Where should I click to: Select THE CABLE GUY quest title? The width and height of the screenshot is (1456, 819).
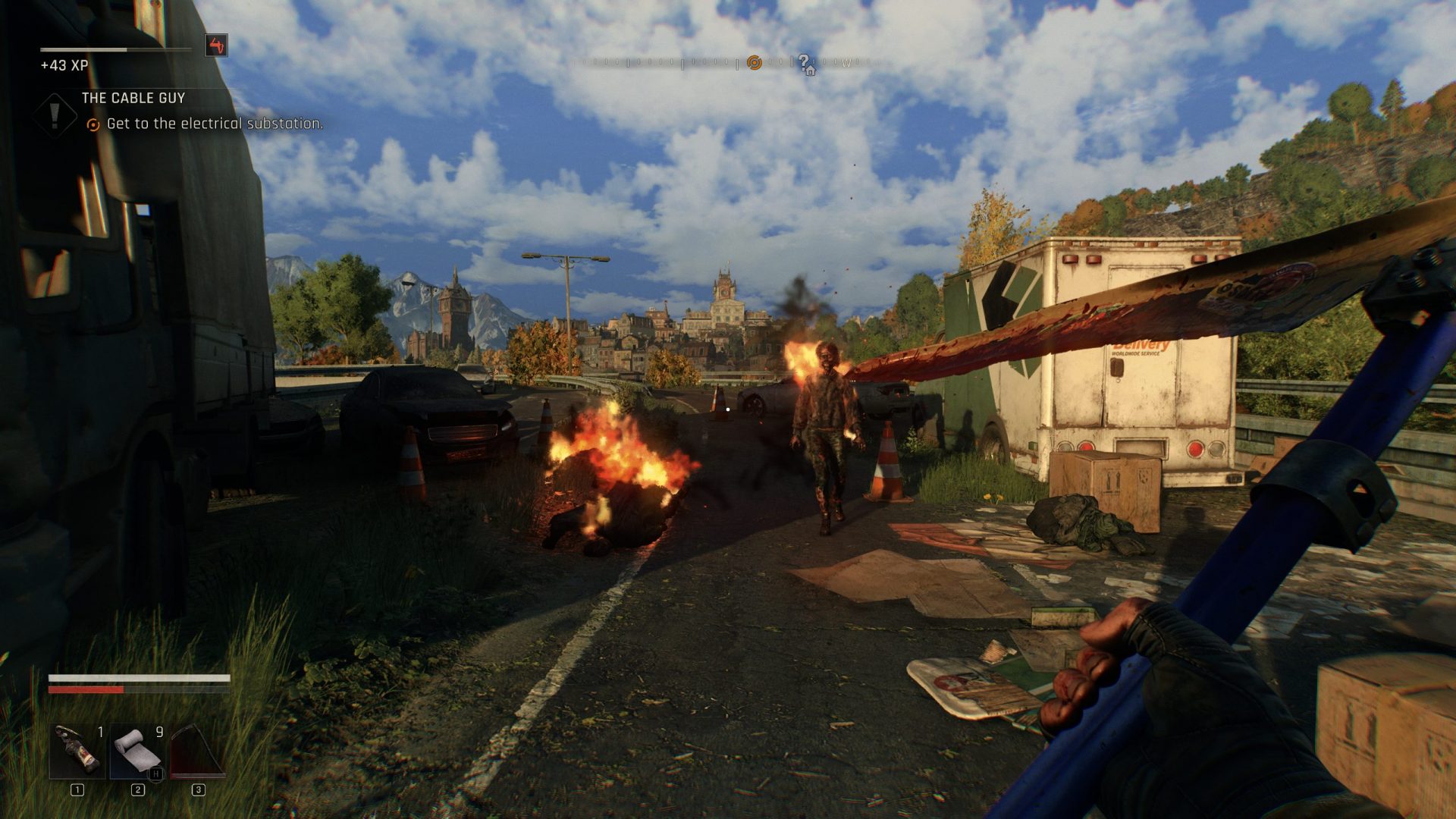click(133, 97)
